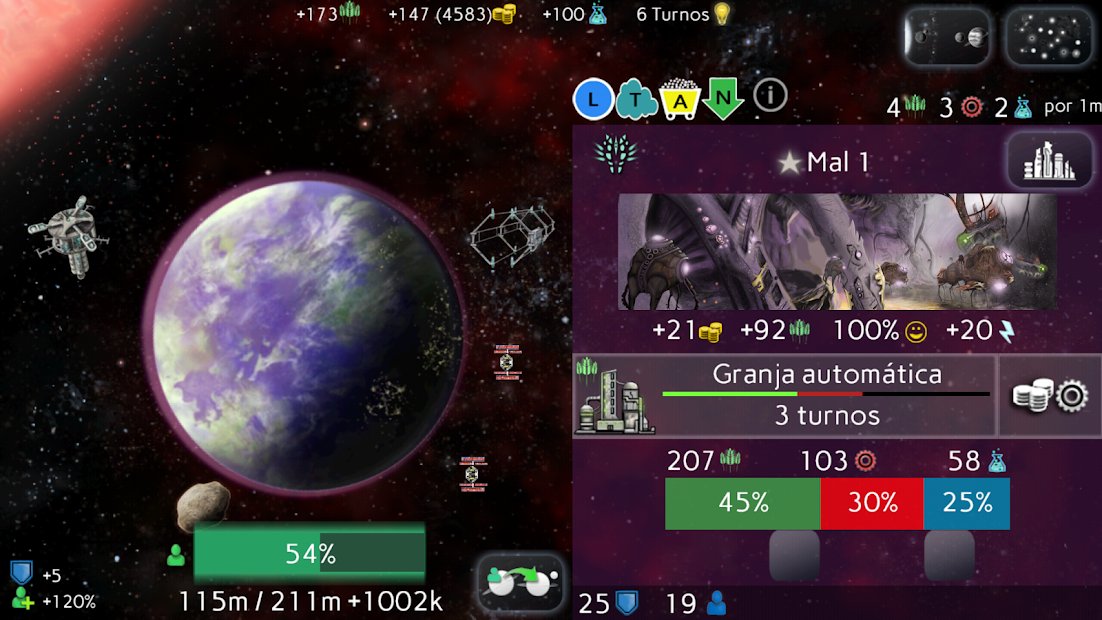This screenshot has height=620, width=1102.
Task: Open the planet info icon
Action: (770, 96)
